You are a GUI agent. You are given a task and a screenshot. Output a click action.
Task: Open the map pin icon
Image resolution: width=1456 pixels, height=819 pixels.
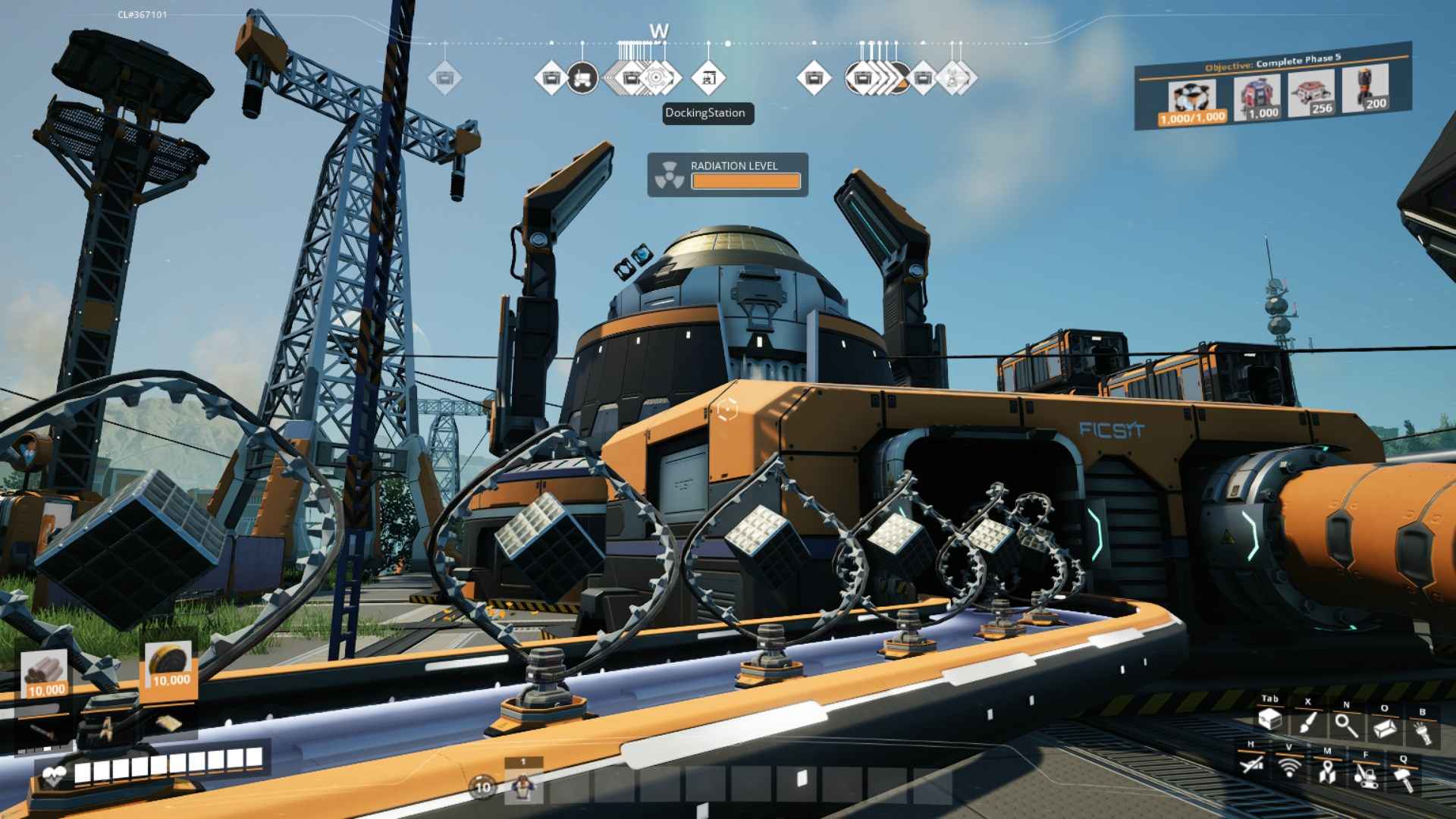pyautogui.click(x=1326, y=771)
